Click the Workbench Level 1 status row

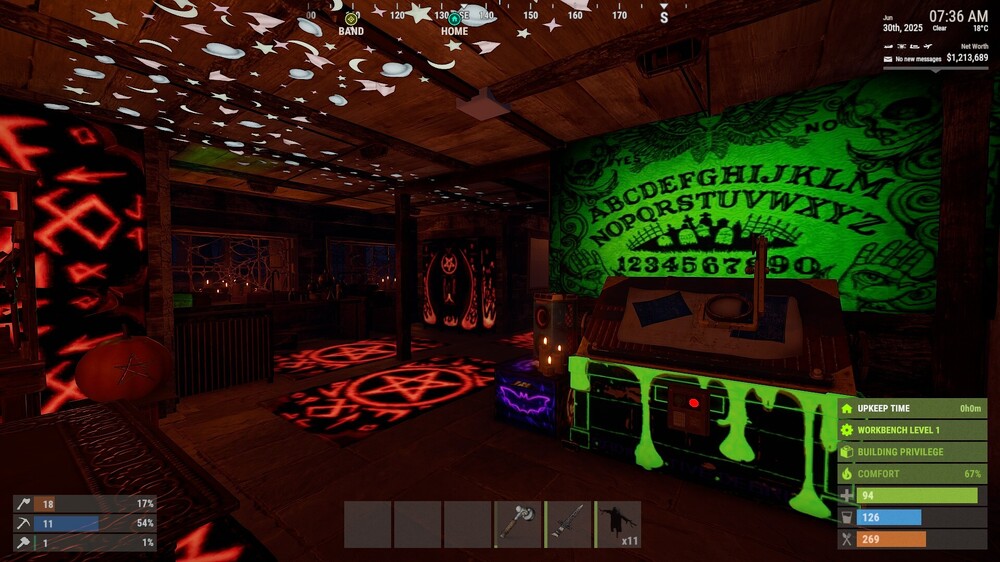coord(912,430)
